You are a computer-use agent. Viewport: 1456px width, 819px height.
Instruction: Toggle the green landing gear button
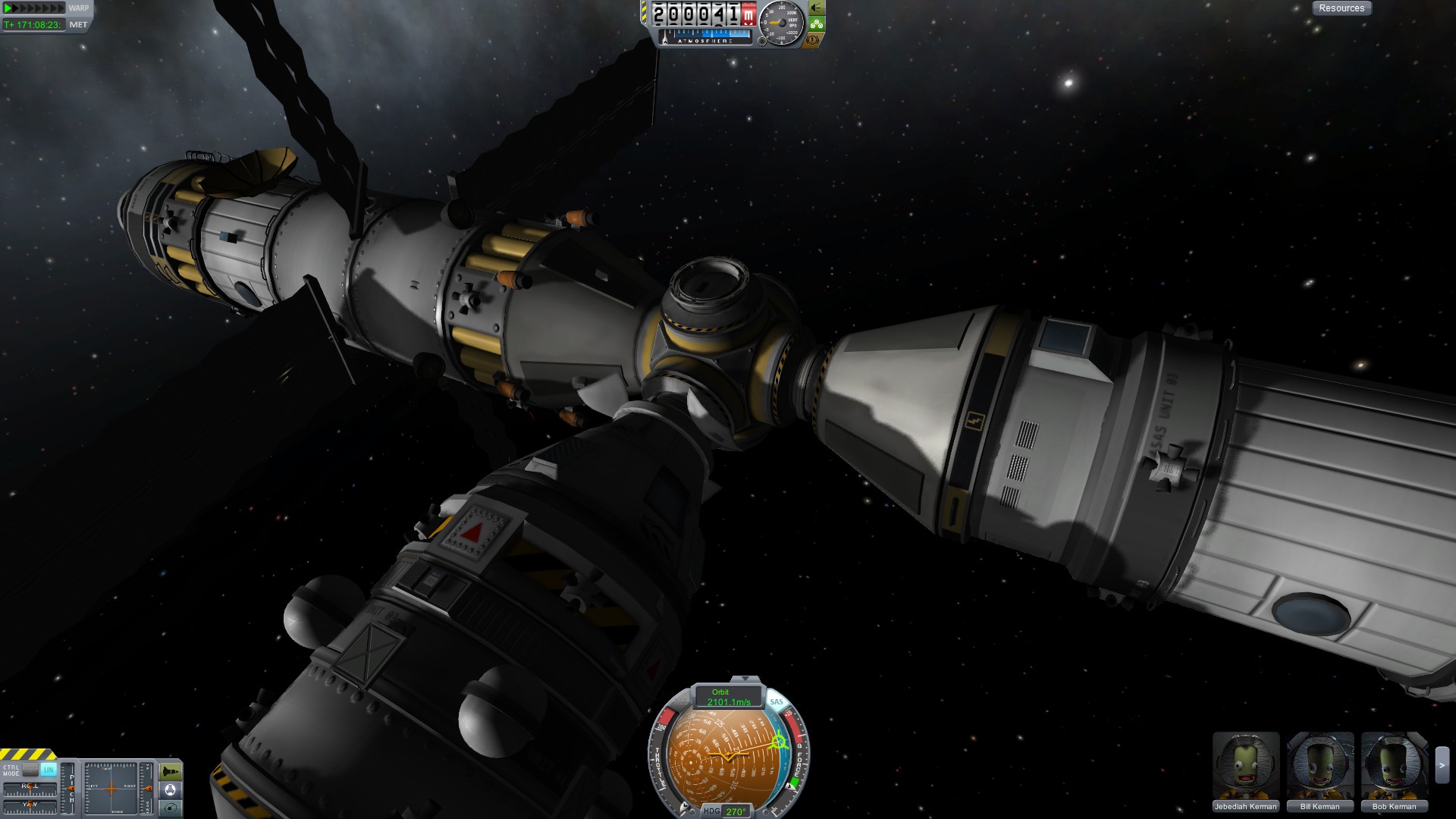point(816,24)
